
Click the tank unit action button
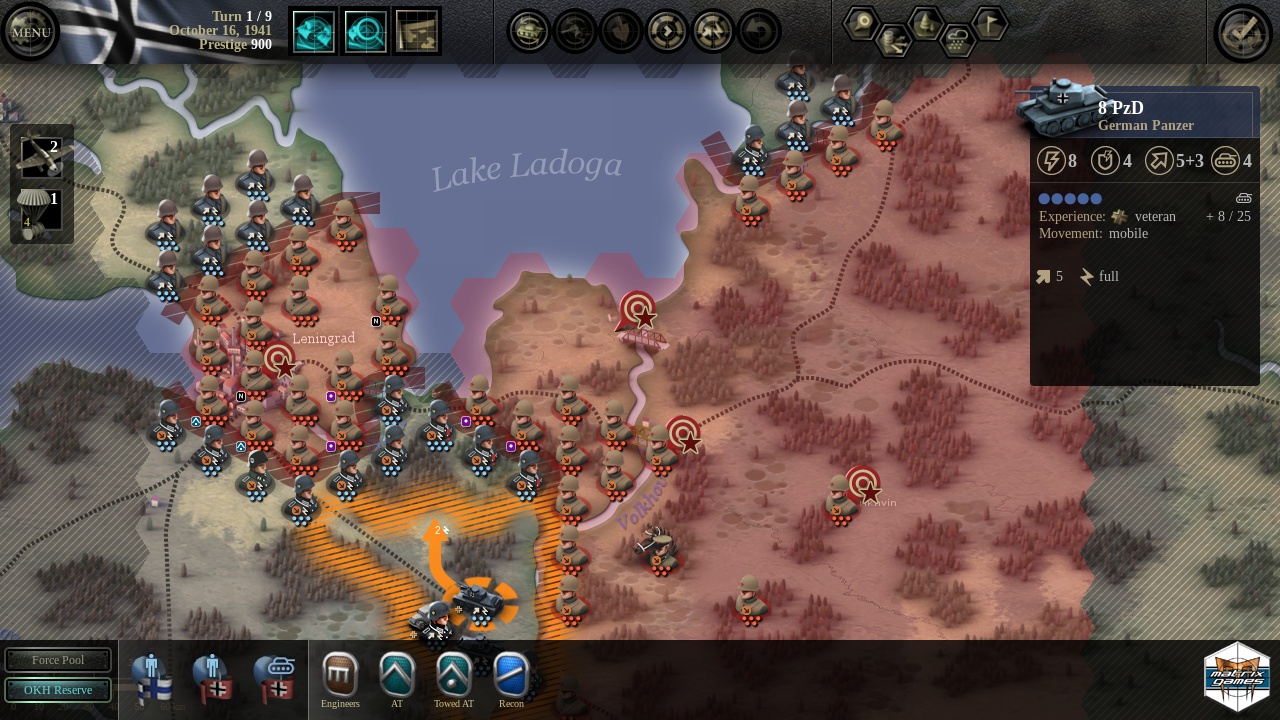(x=528, y=32)
